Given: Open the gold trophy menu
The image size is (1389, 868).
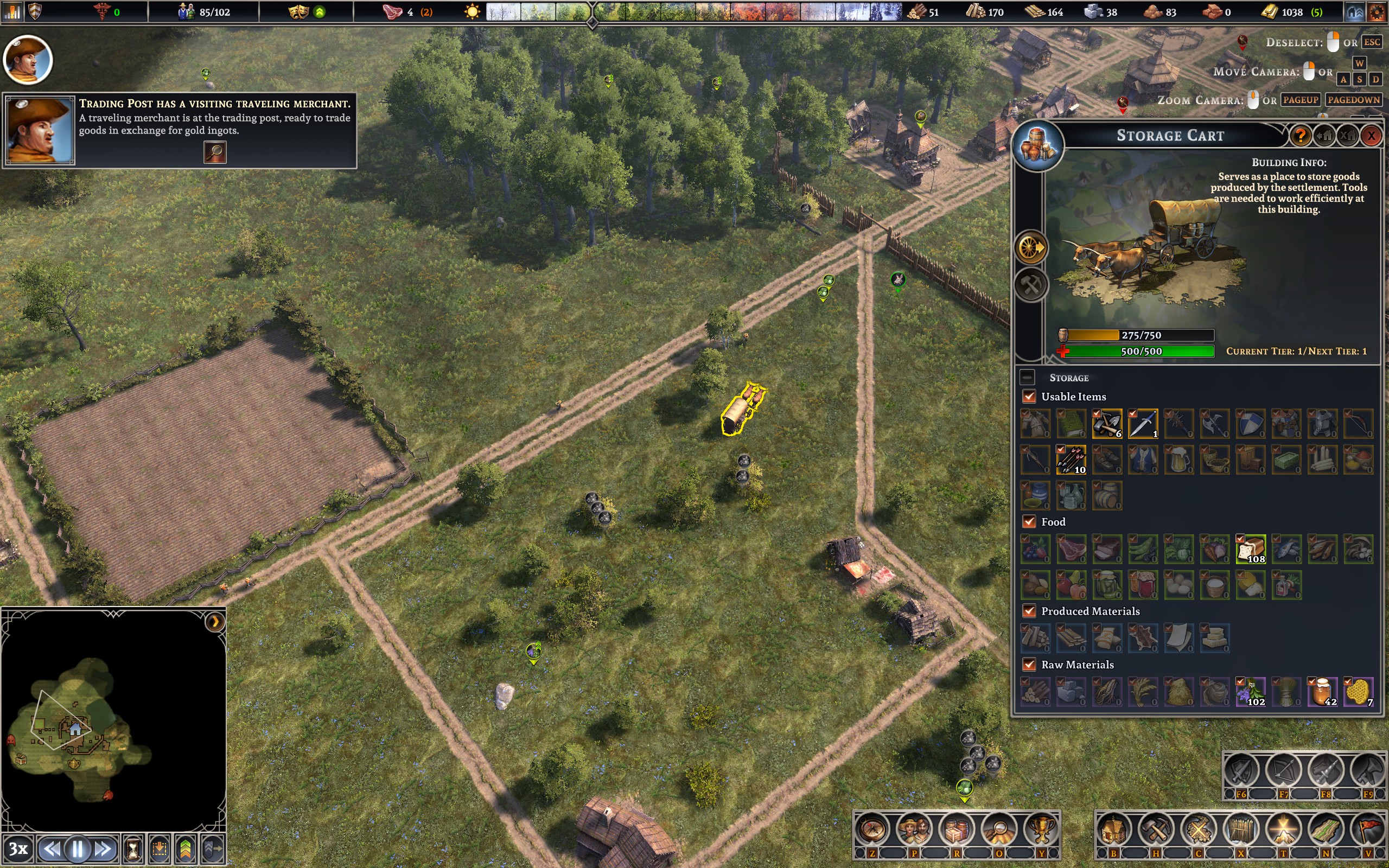Looking at the screenshot, I should pyautogui.click(x=1041, y=829).
